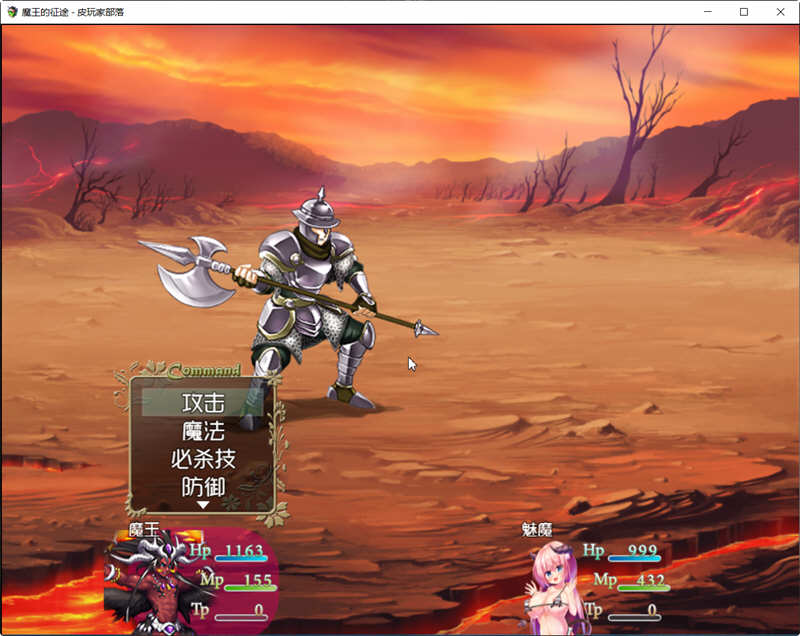Image resolution: width=800 pixels, height=636 pixels.
Task: Minimize the game window
Action: [x=707, y=12]
